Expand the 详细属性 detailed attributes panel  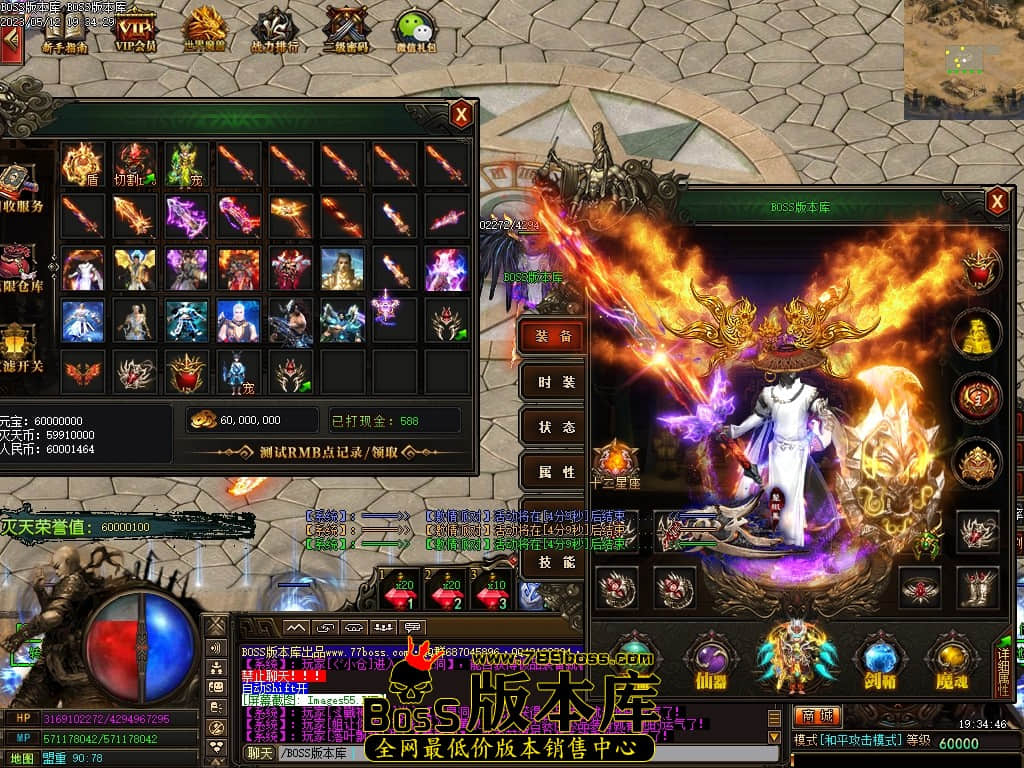[1005, 665]
